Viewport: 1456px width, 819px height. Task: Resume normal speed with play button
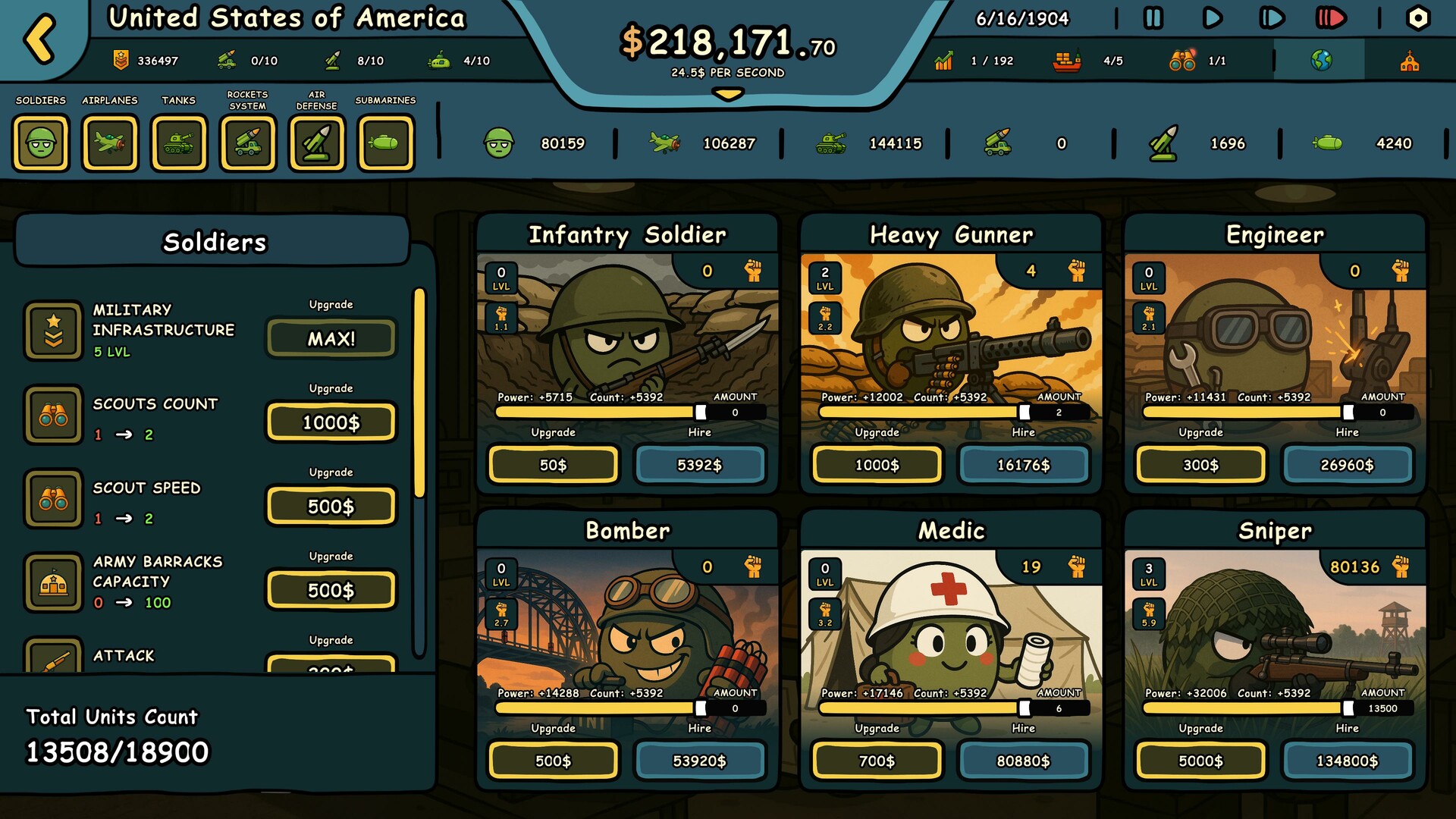click(x=1211, y=18)
